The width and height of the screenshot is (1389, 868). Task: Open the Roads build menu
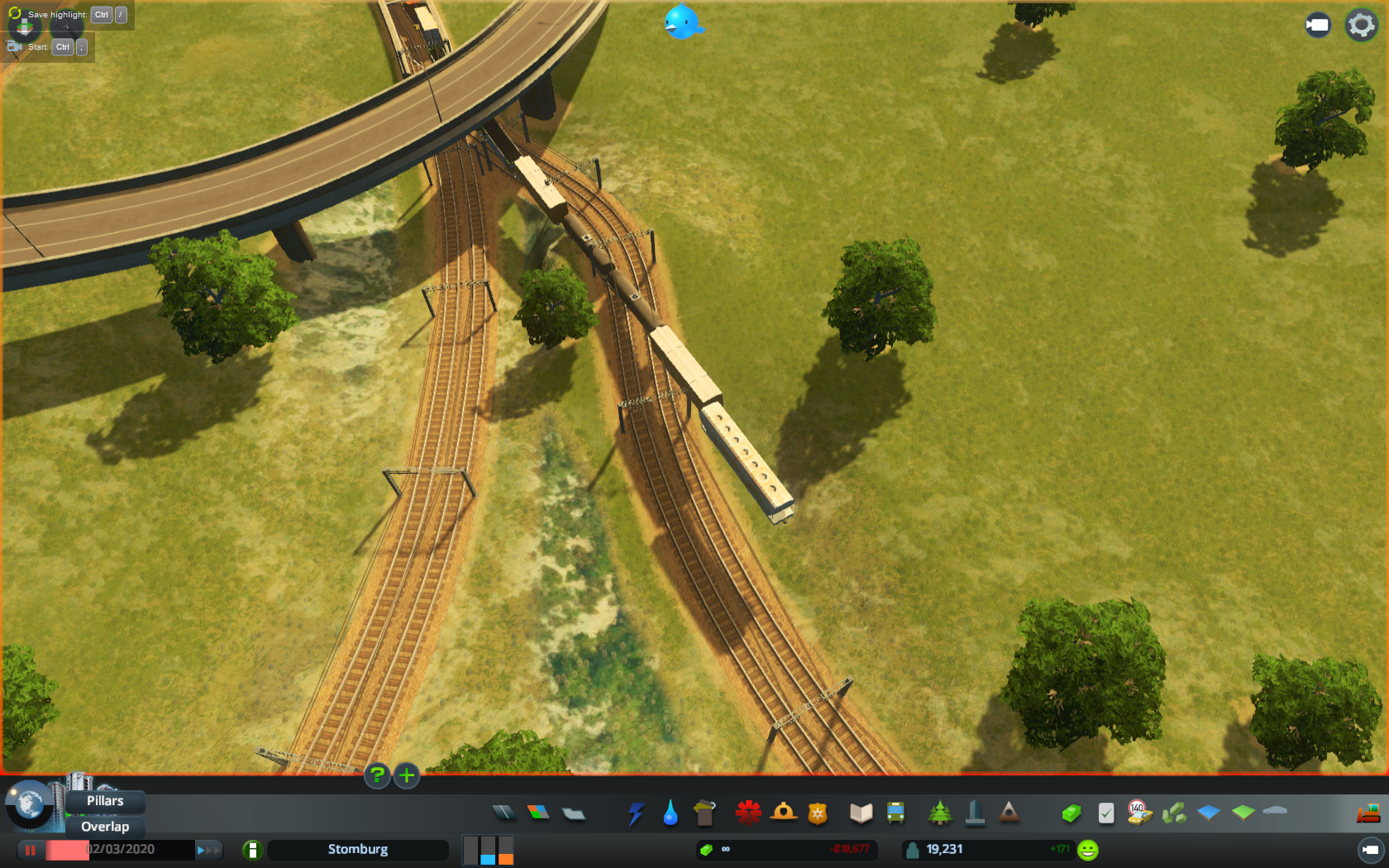[x=503, y=813]
